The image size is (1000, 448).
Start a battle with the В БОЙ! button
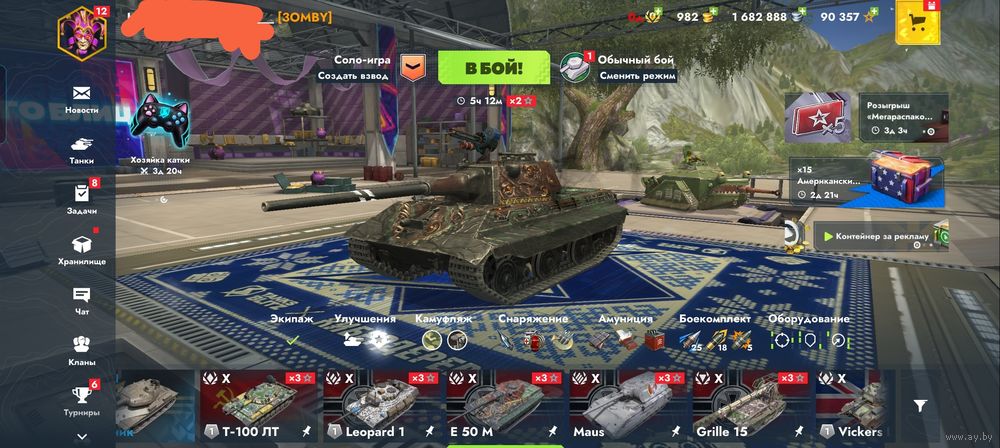point(493,67)
